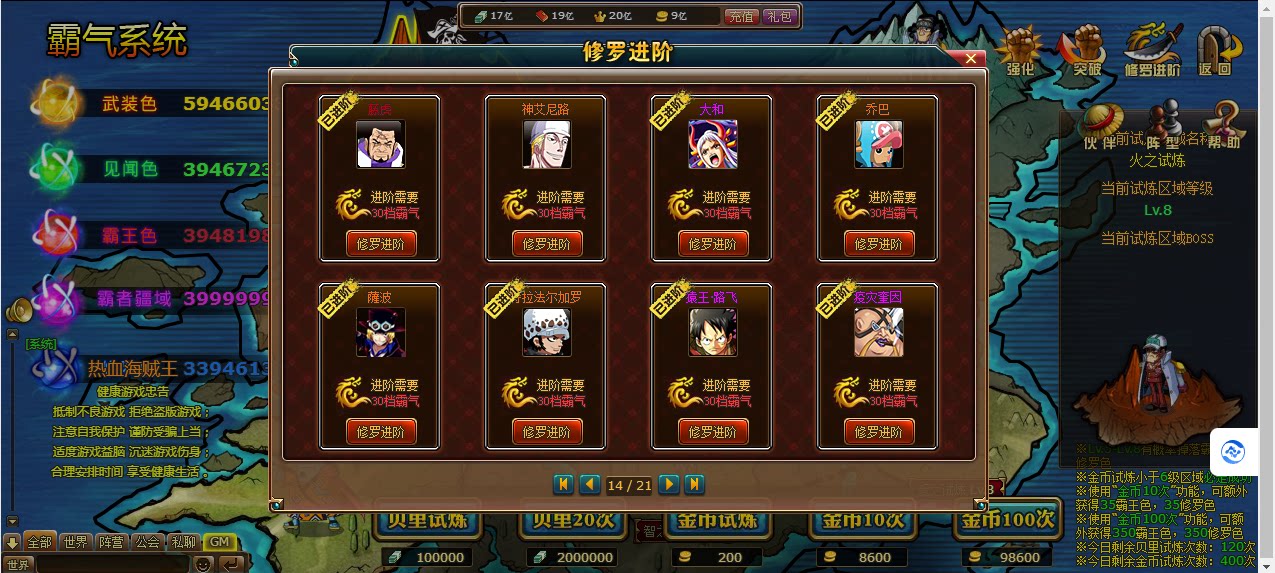Image resolution: width=1275 pixels, height=573 pixels.
Task: Open the 充值 recharge shop
Action: tap(741, 16)
